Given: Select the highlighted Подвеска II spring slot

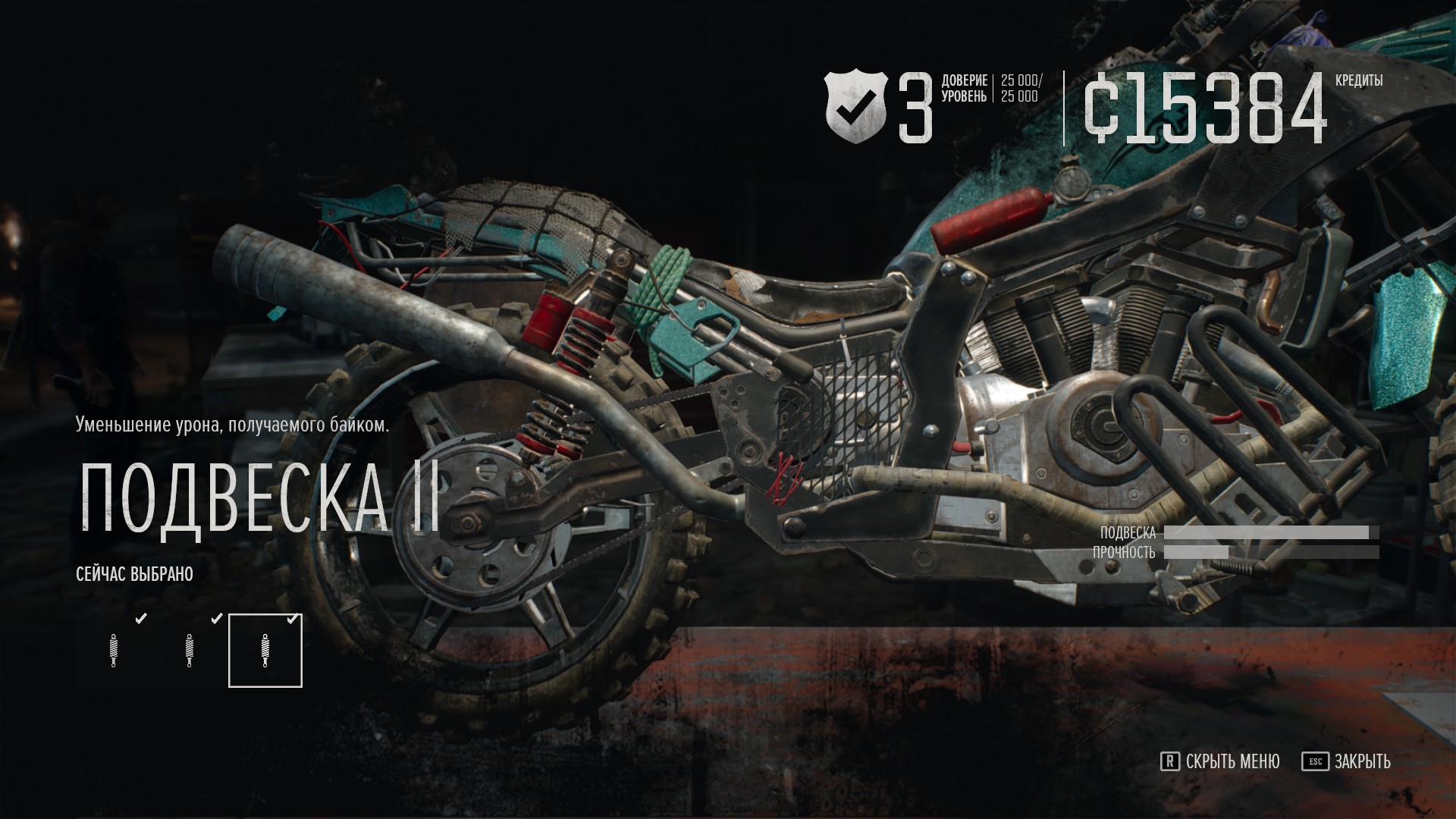Looking at the screenshot, I should (x=265, y=651).
